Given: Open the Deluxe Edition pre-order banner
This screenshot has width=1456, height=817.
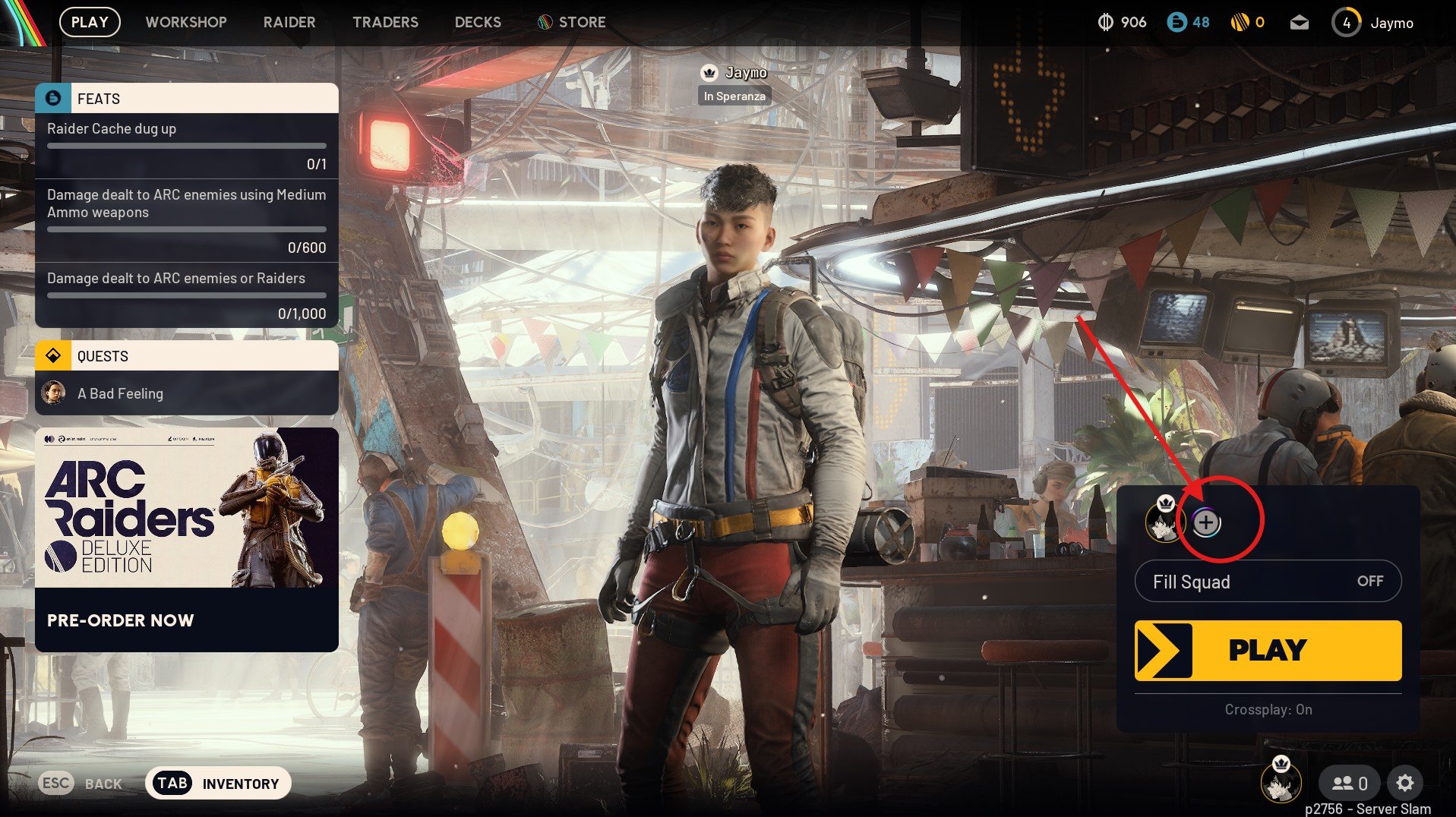Looking at the screenshot, I should click(x=187, y=539).
